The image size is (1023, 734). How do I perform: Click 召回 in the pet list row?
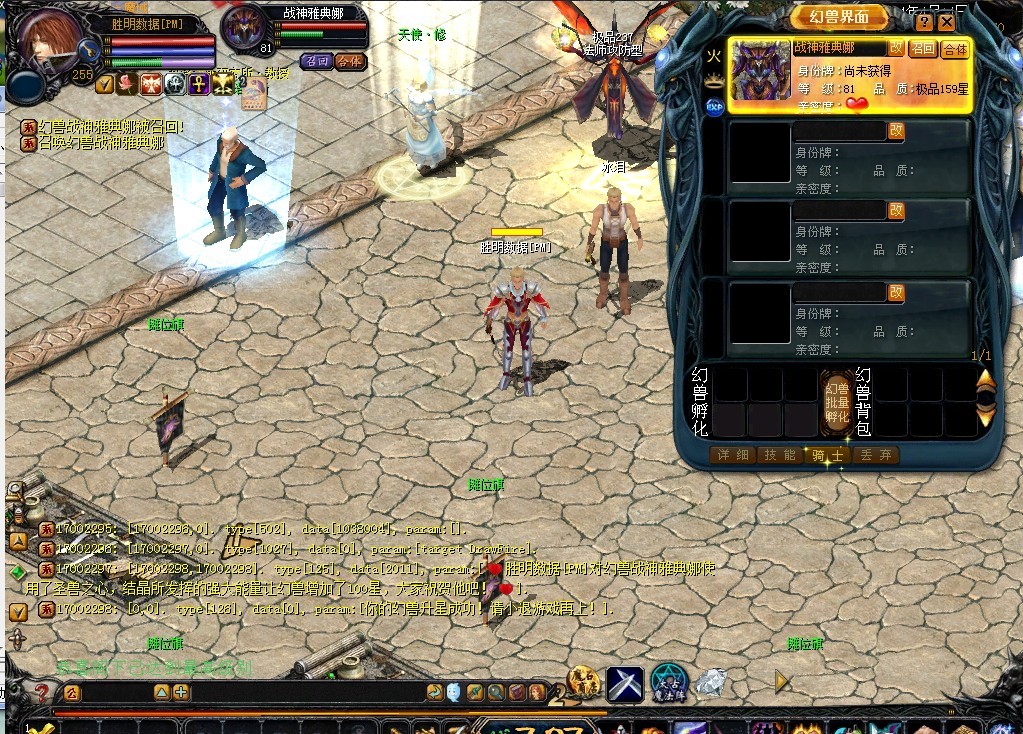[x=922, y=48]
